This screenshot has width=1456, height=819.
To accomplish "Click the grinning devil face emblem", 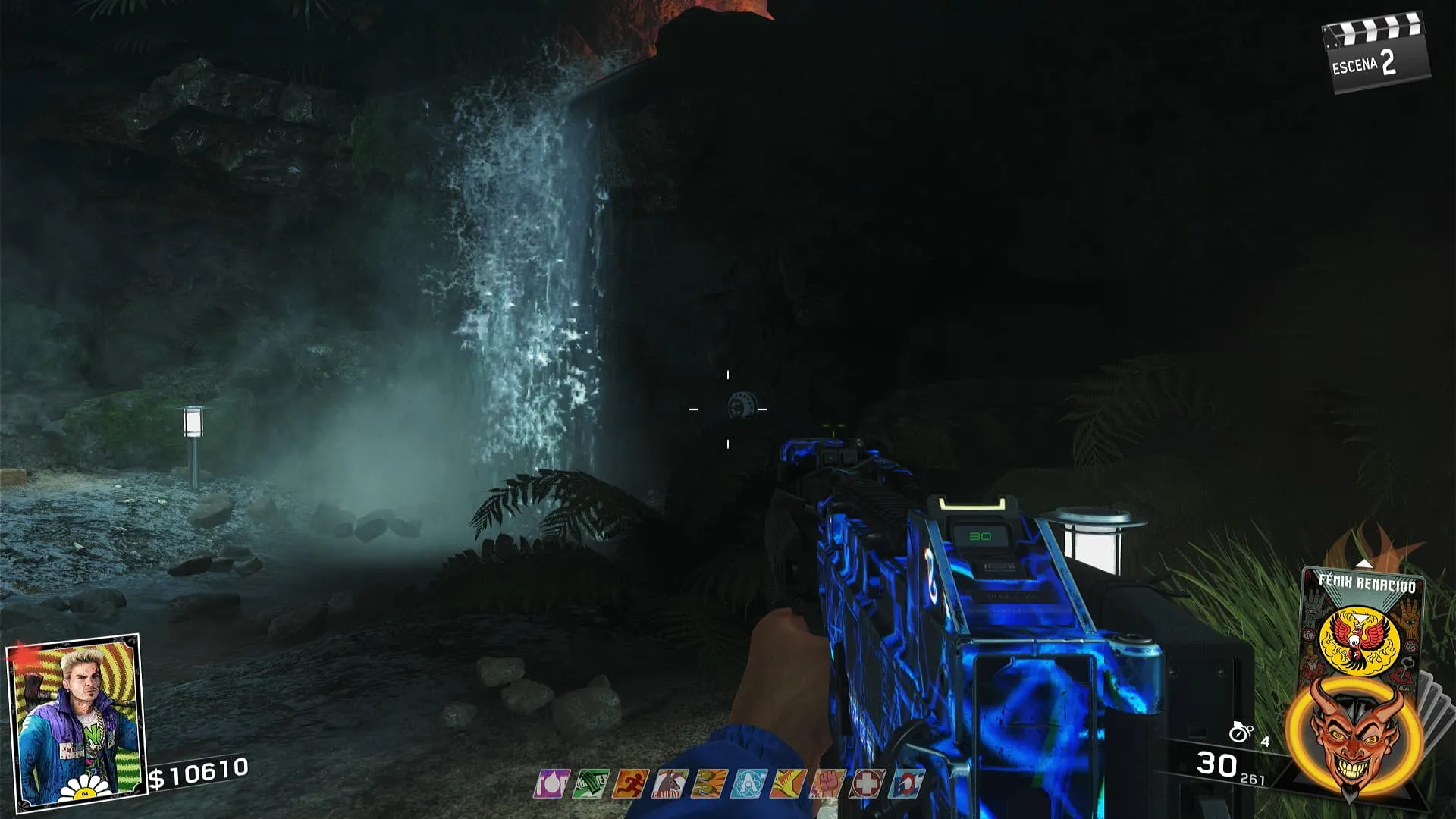I will click(x=1354, y=736).
